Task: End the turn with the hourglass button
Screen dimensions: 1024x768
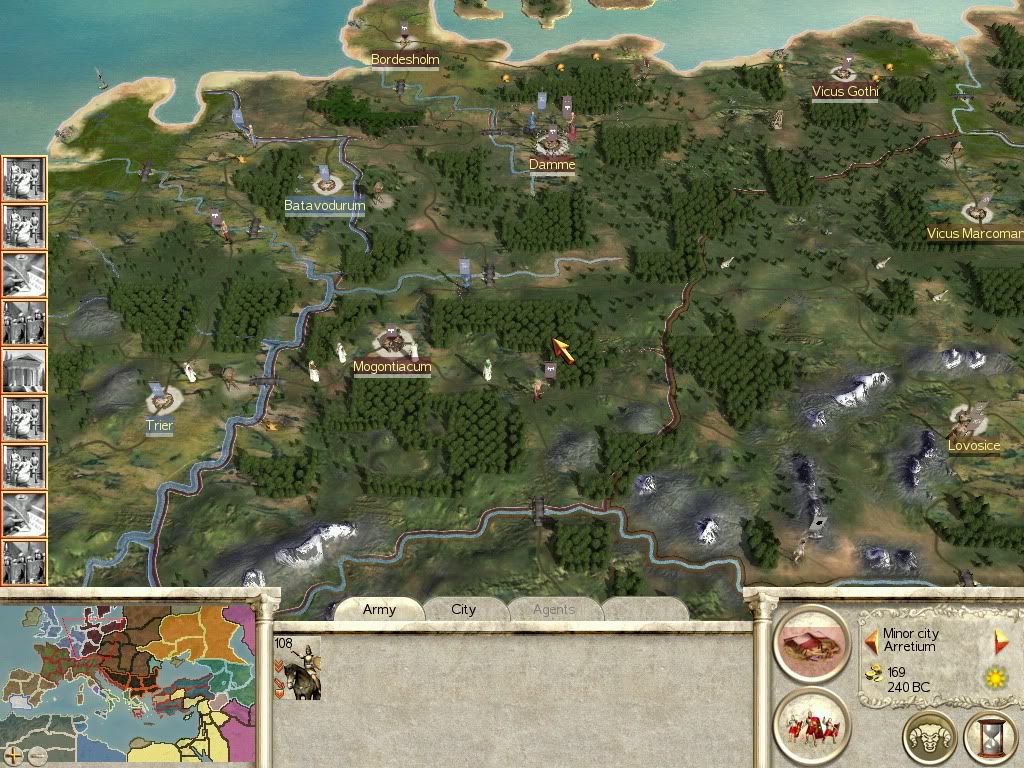Action: [x=989, y=738]
